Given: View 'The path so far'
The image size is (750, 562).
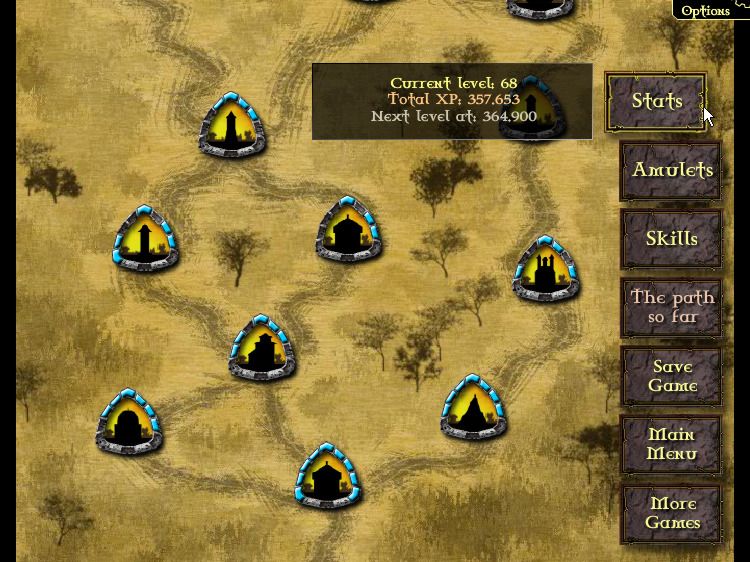Looking at the screenshot, I should [x=671, y=307].
